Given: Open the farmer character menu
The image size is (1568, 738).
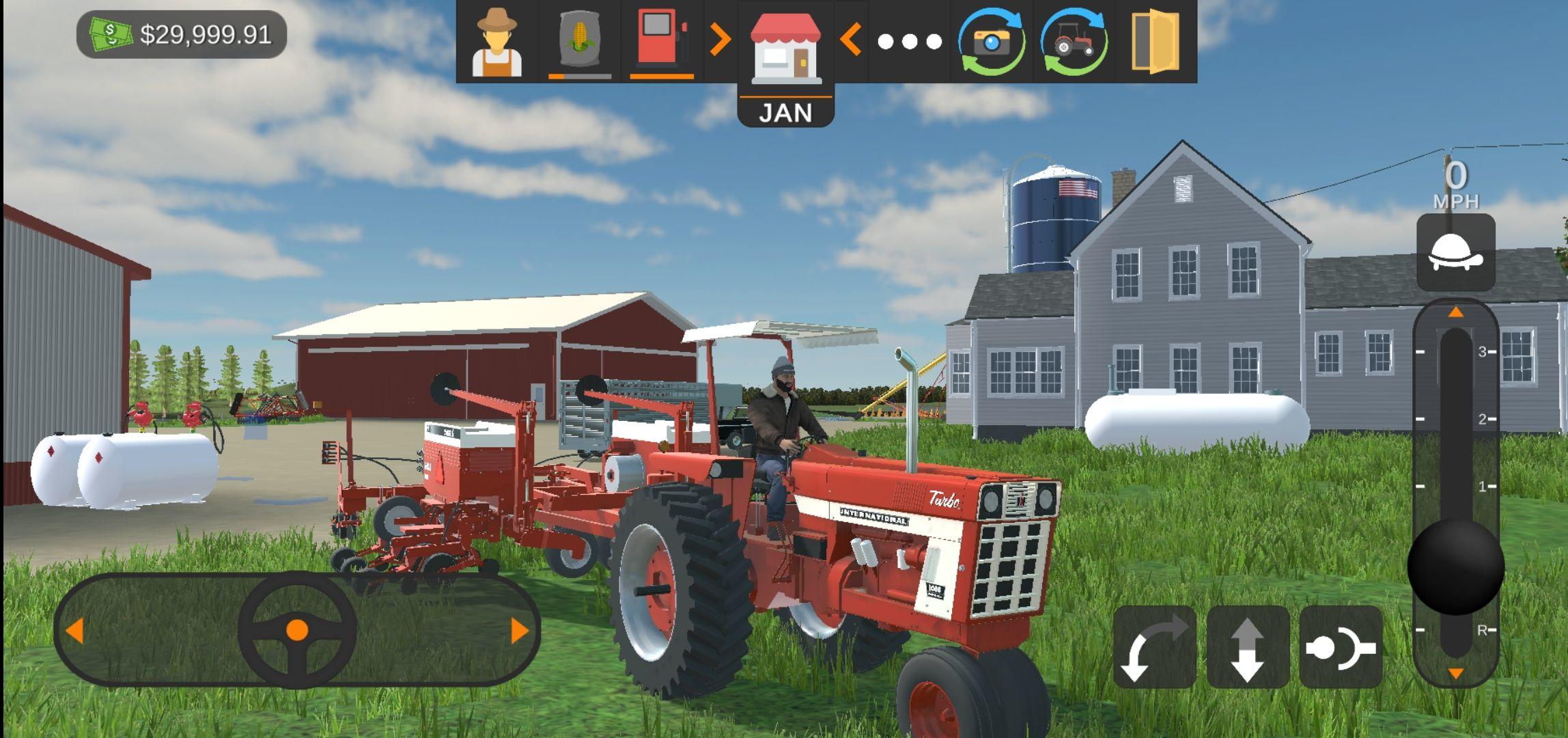Looking at the screenshot, I should point(497,42).
